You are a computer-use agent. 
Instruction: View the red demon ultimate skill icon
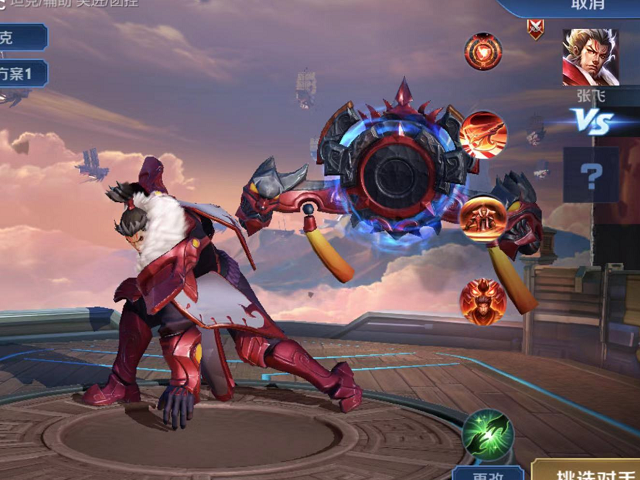(482, 299)
